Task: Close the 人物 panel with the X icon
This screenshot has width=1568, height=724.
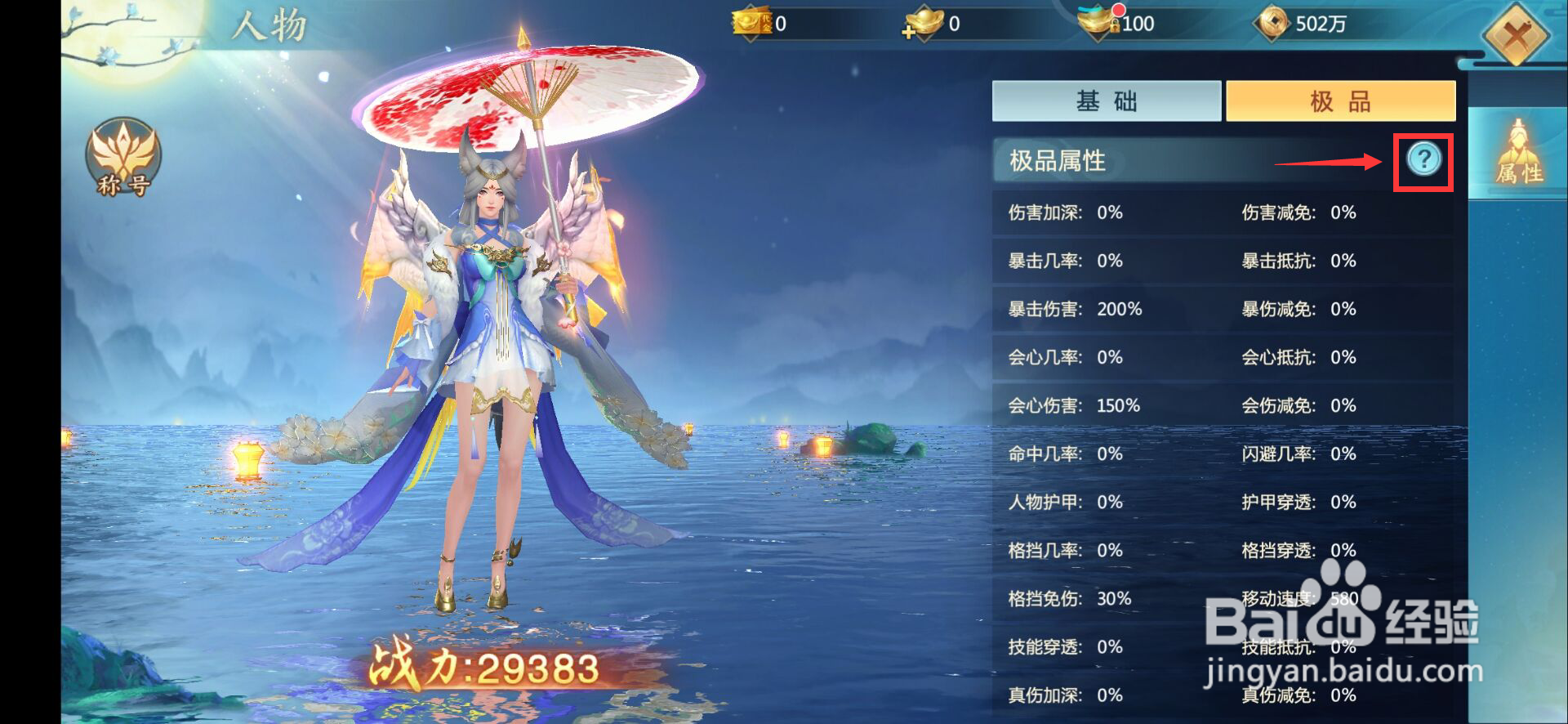Action: click(x=1517, y=37)
